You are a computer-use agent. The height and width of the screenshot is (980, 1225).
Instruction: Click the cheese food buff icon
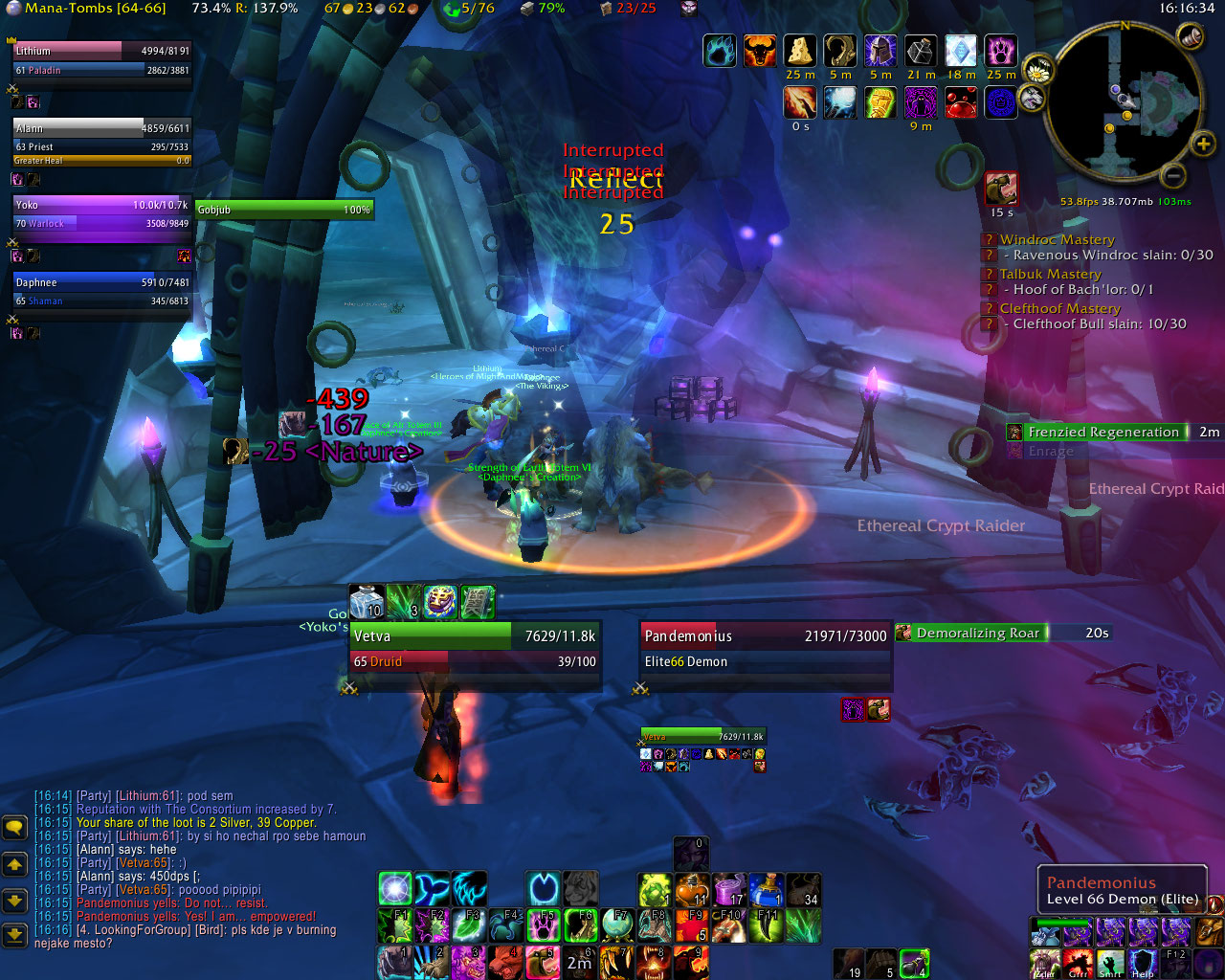click(x=799, y=51)
